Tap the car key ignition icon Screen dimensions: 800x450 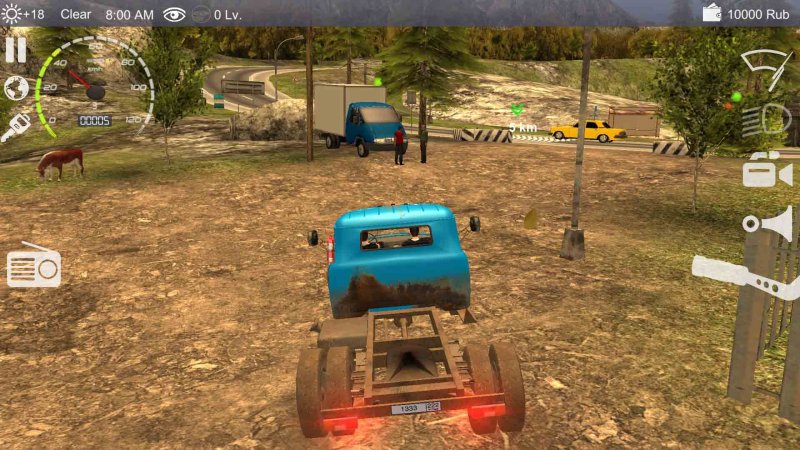coord(16,127)
